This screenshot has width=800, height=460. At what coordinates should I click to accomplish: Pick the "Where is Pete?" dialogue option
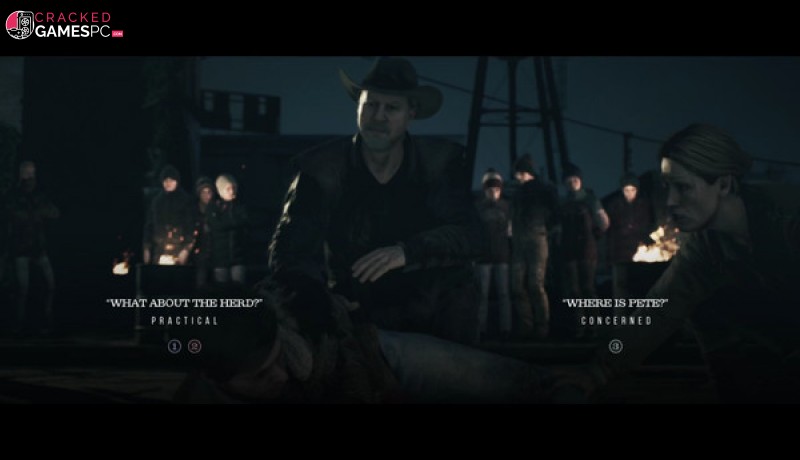(615, 303)
